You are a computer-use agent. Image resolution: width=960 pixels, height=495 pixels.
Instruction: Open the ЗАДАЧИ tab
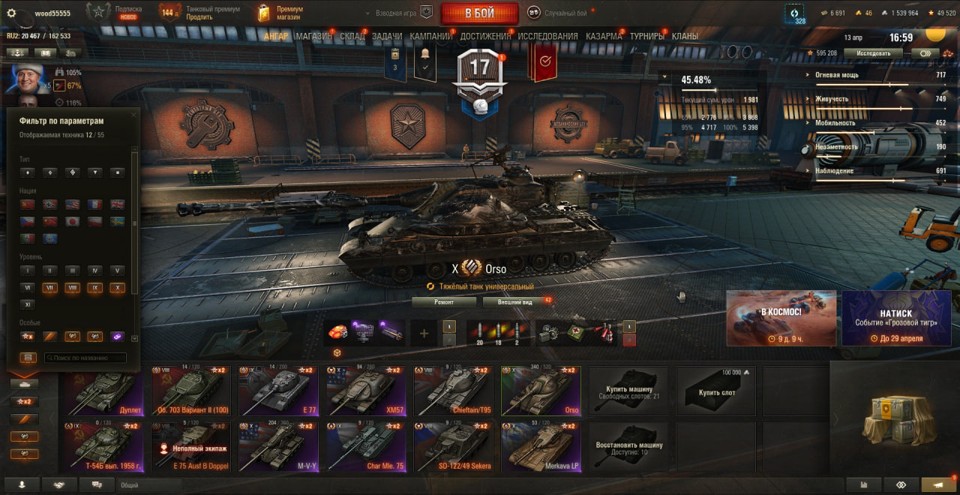(387, 36)
